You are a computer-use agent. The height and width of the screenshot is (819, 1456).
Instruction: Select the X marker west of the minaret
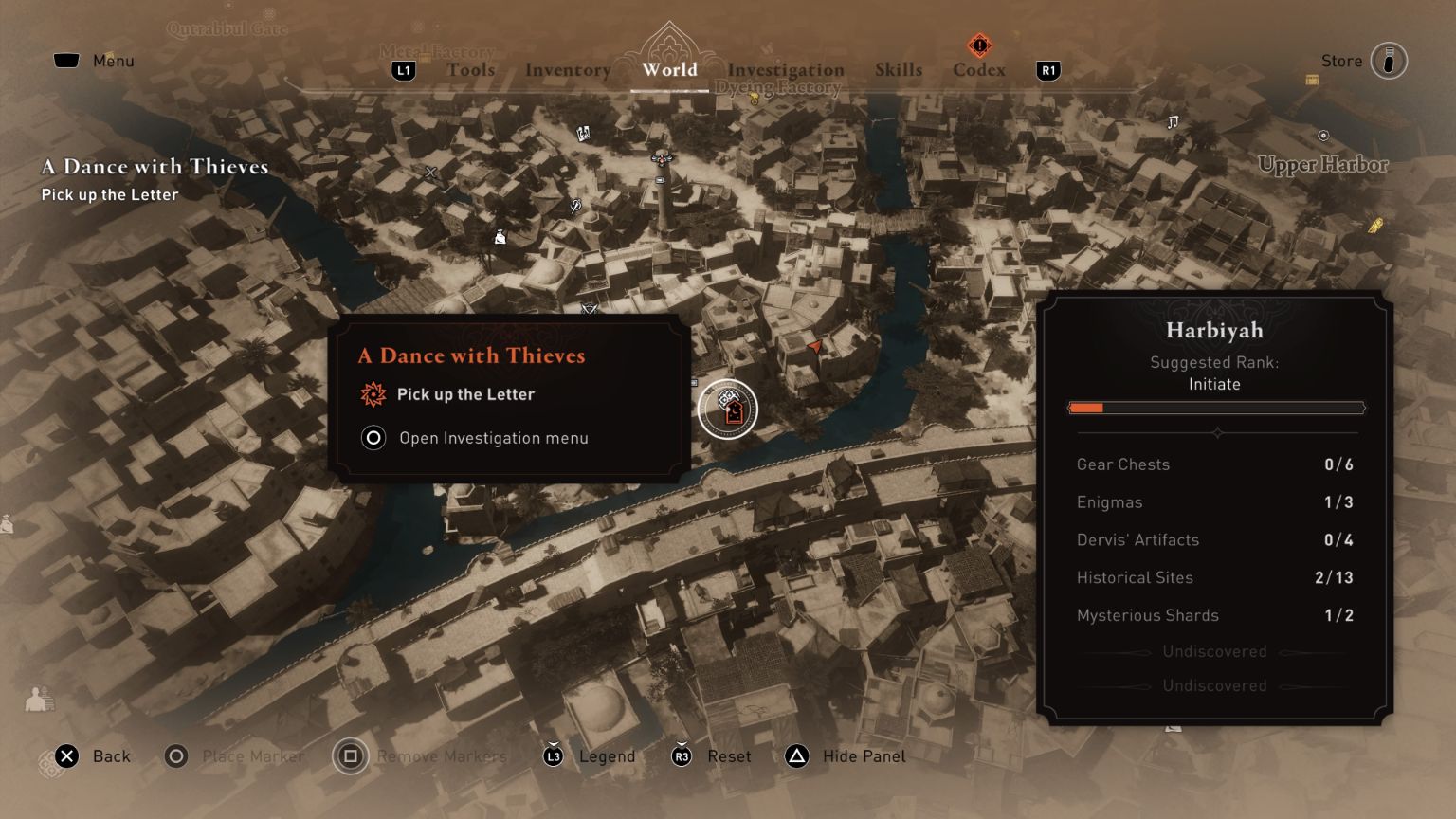[429, 172]
